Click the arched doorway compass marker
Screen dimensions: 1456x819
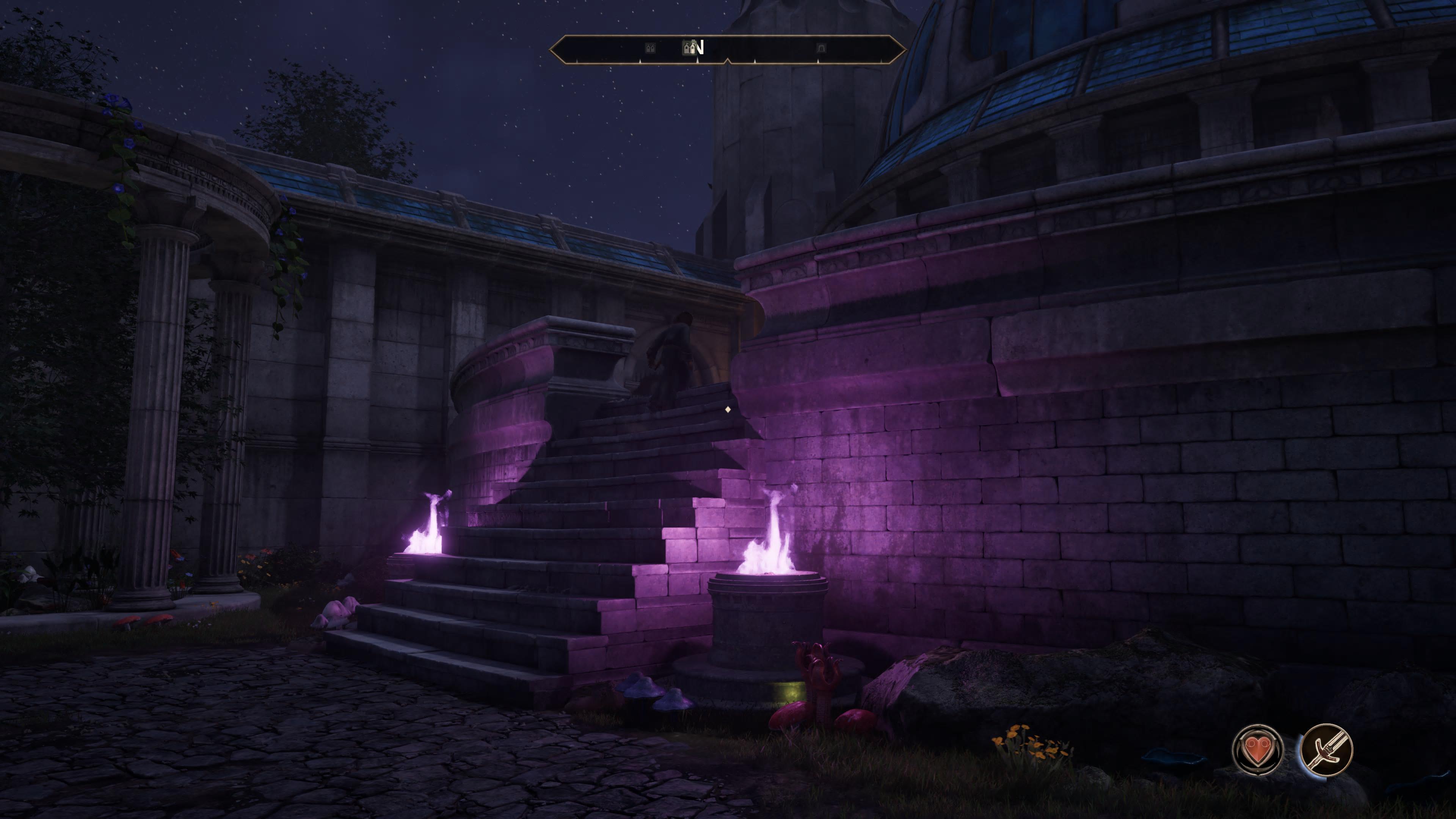coord(821,48)
